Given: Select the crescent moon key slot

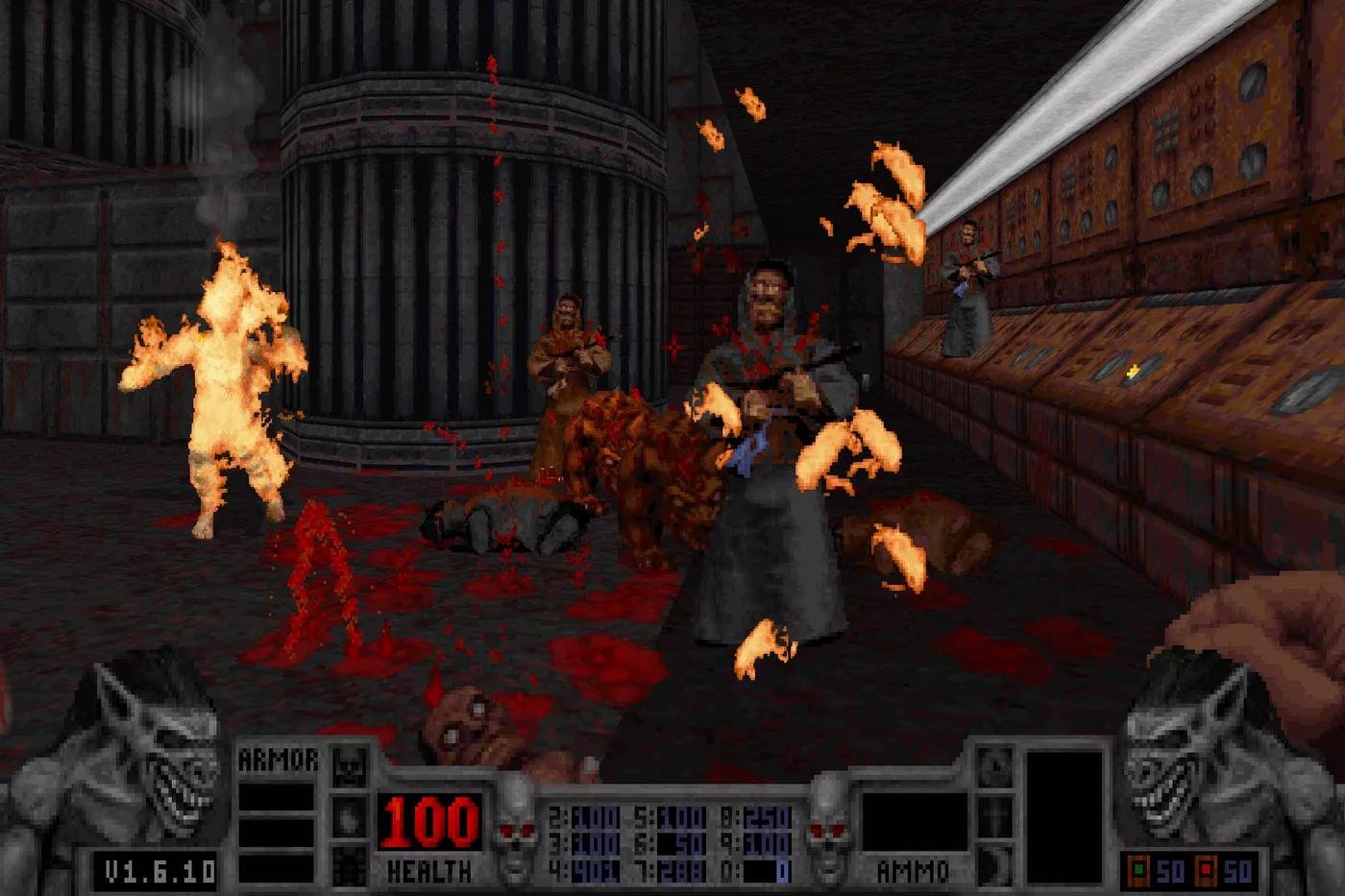Looking at the screenshot, I should [x=993, y=863].
